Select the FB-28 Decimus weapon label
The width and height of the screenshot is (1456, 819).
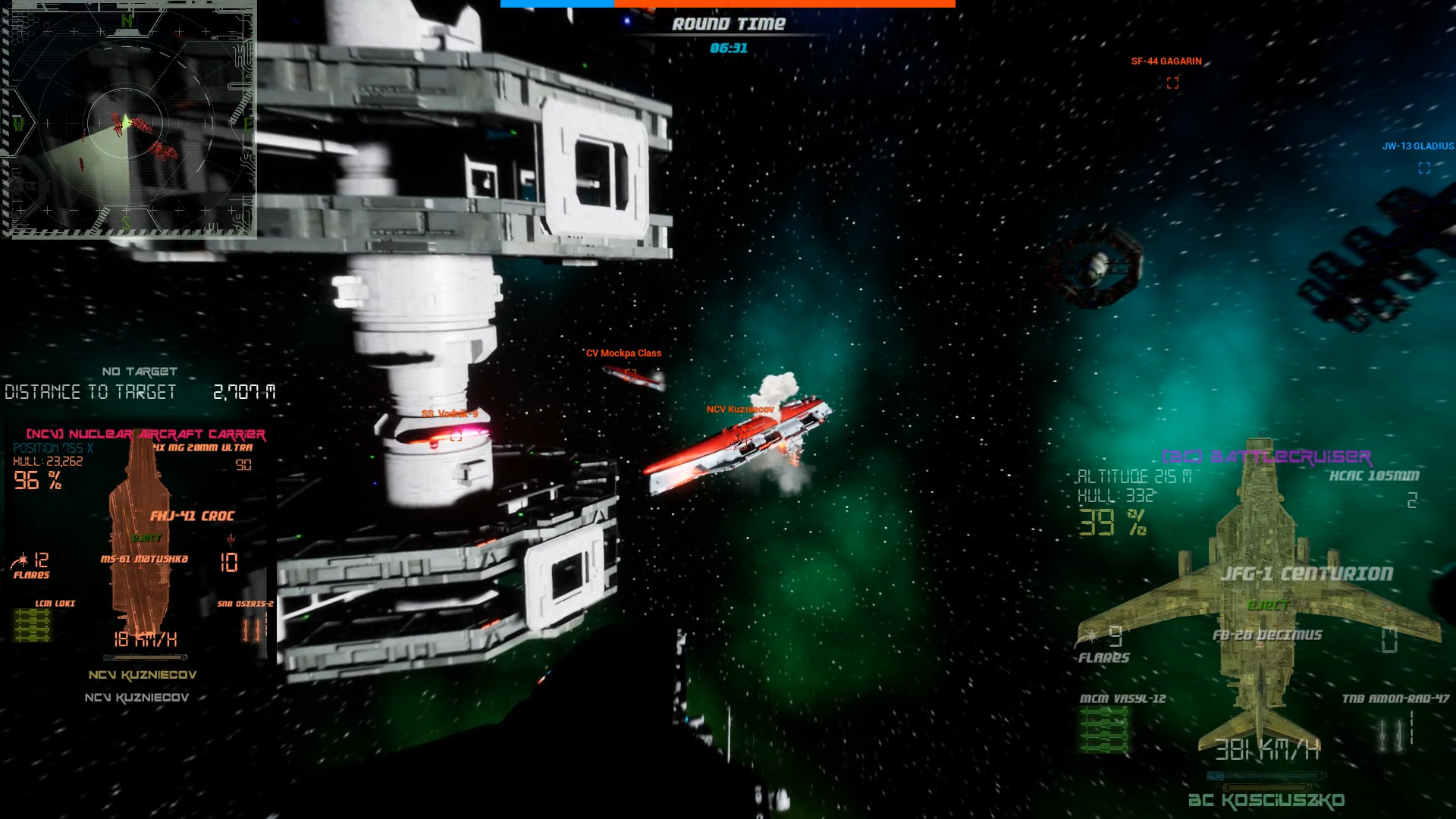1267,635
